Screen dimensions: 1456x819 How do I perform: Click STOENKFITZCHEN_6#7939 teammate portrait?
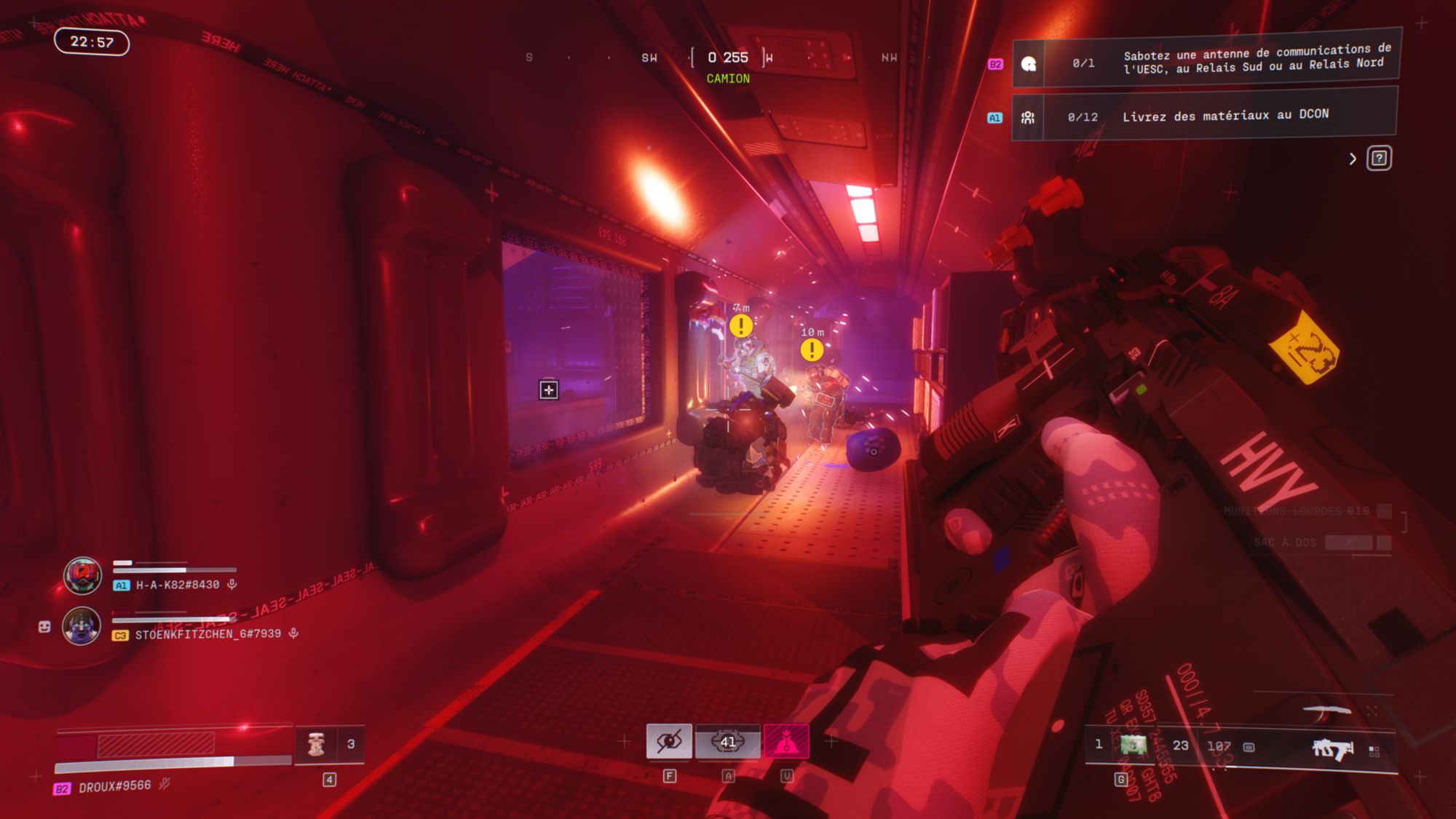(82, 625)
